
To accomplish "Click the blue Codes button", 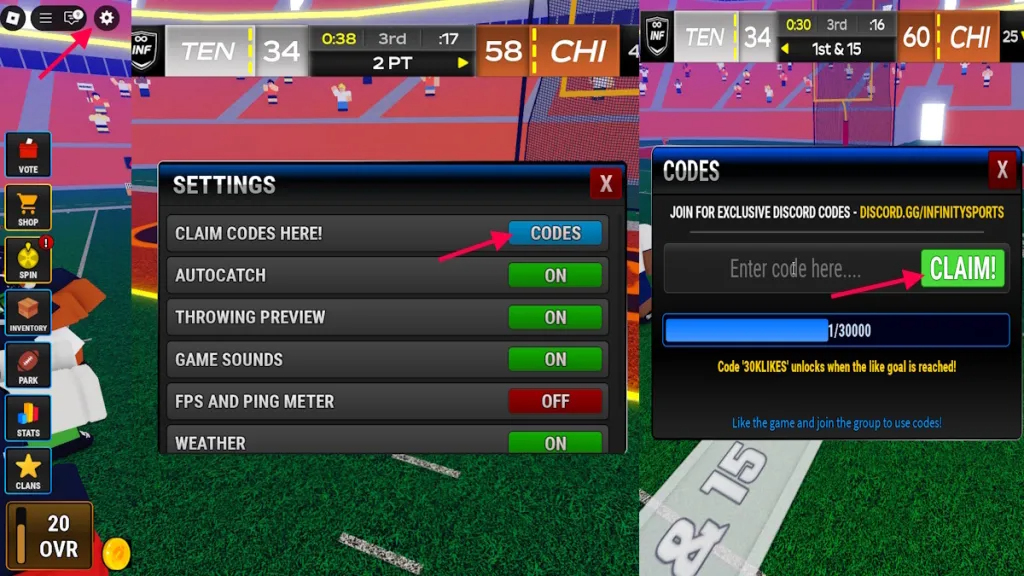I will click(555, 233).
